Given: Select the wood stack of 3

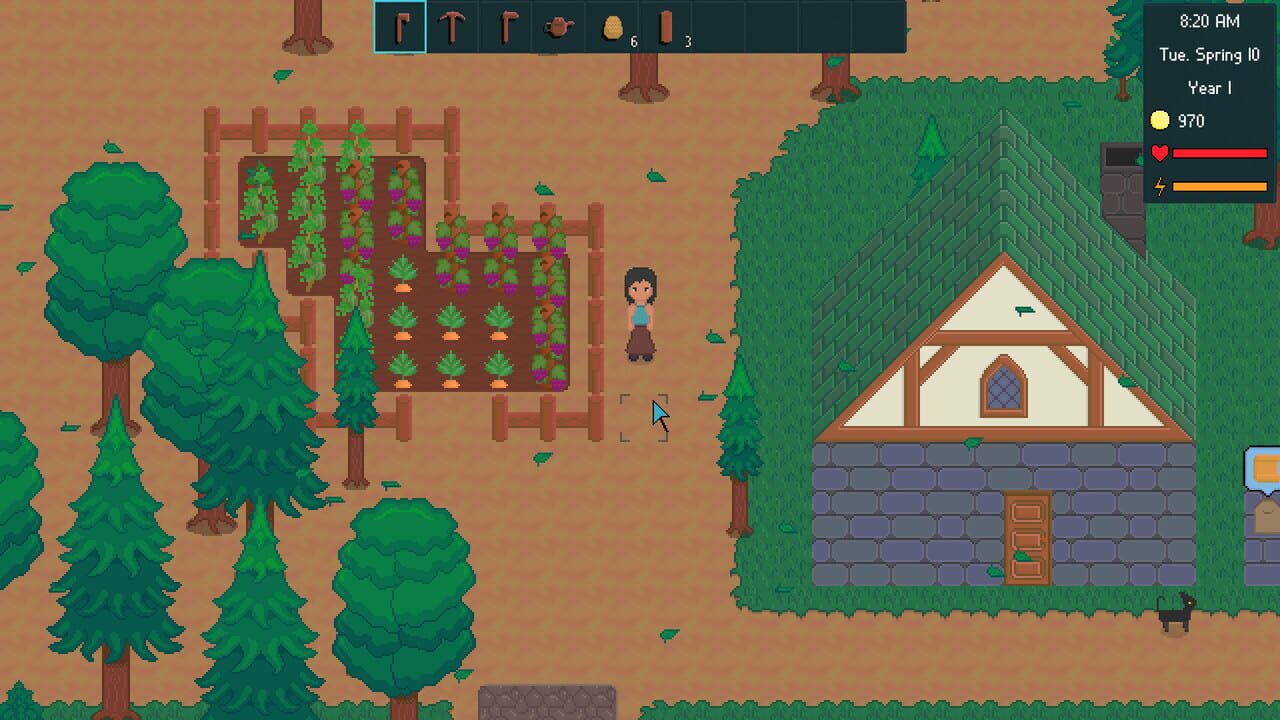Looking at the screenshot, I should point(664,27).
